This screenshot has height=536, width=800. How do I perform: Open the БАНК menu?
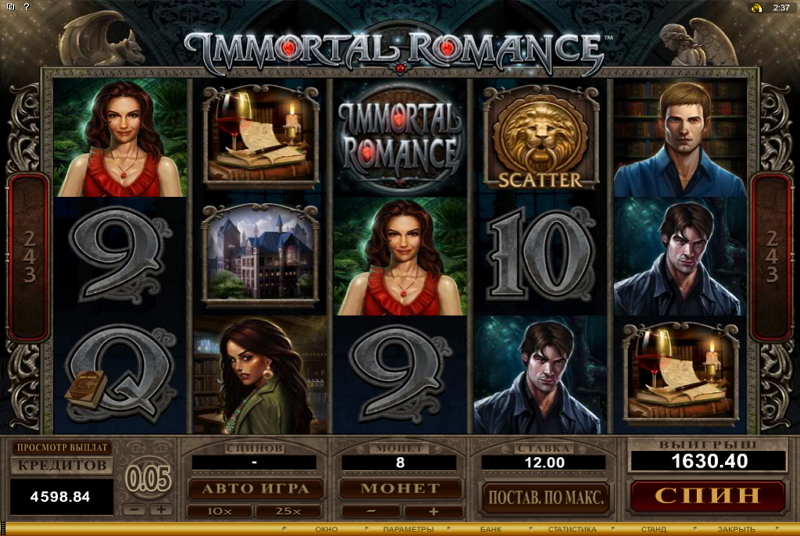[x=491, y=529]
